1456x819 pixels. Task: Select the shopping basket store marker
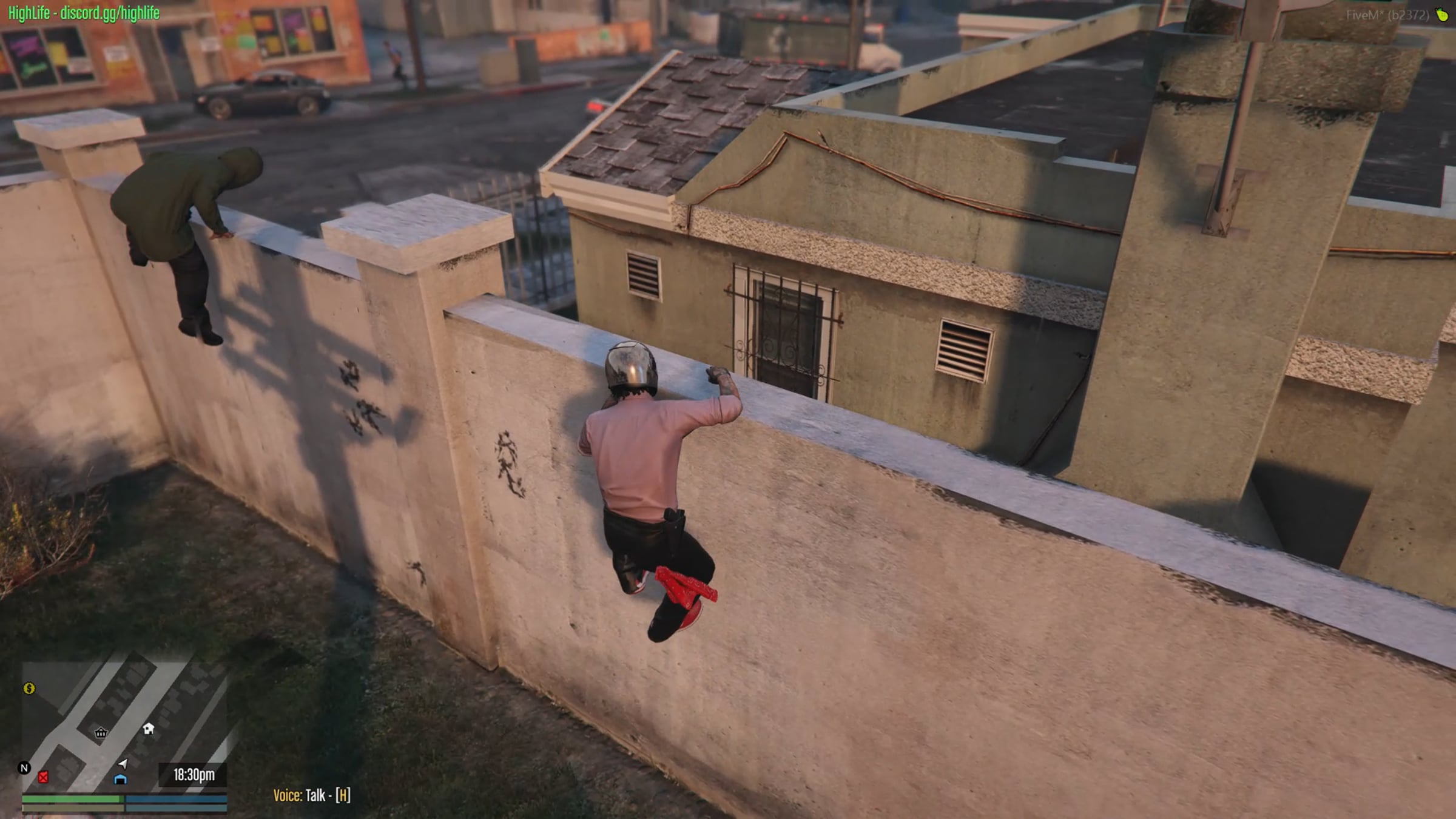point(101,733)
